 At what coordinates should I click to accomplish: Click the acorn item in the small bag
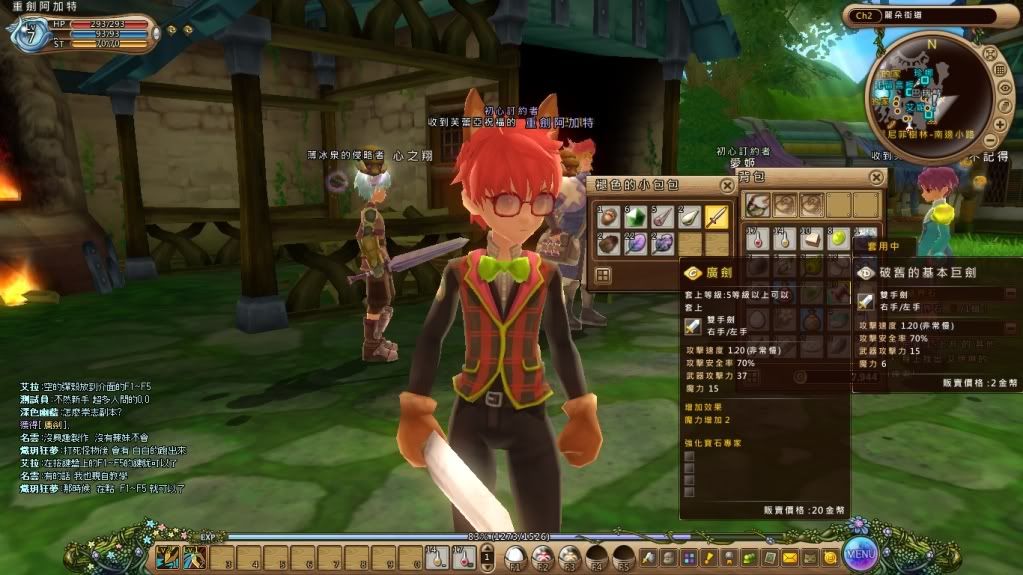point(609,216)
